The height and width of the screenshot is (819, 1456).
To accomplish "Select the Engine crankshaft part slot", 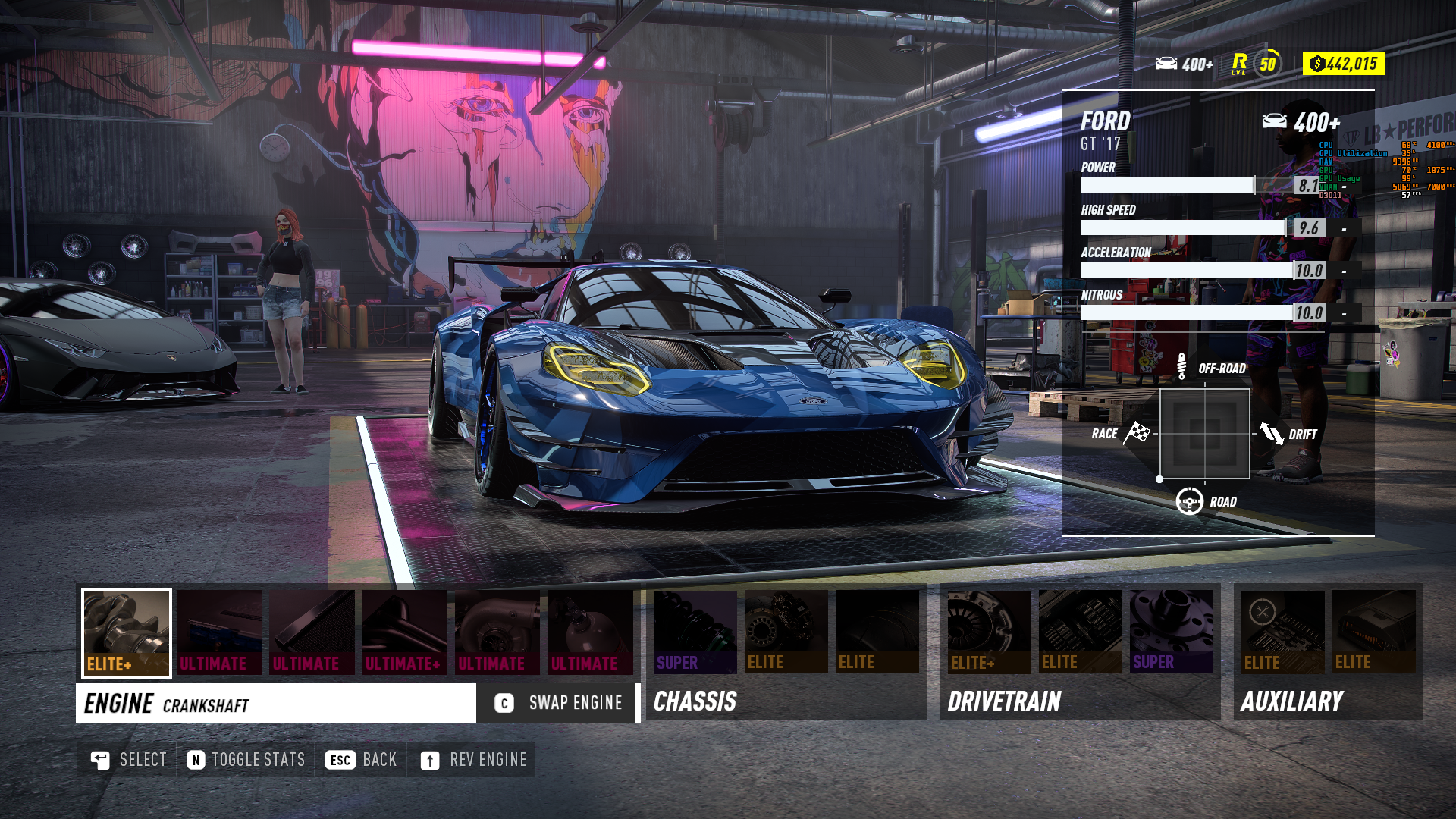I will (125, 632).
